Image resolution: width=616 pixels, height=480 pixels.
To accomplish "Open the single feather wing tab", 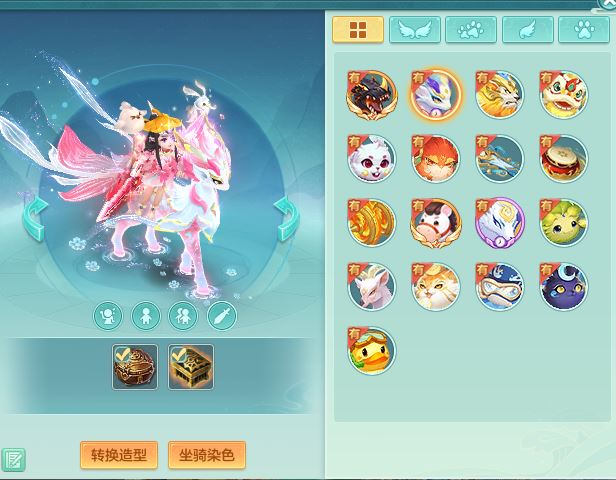I will pyautogui.click(x=527, y=30).
